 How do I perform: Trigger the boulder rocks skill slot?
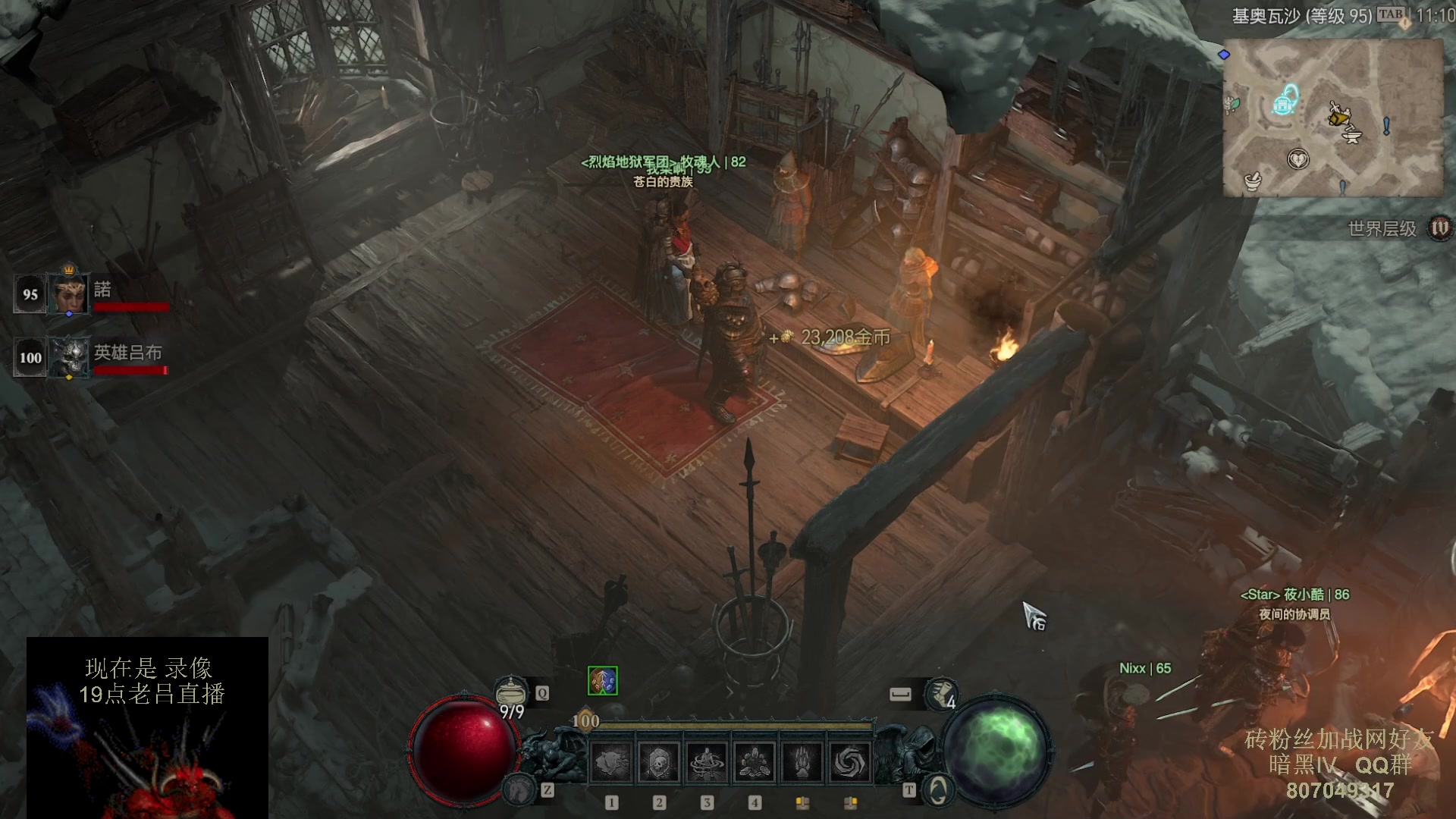pyautogui.click(x=755, y=761)
